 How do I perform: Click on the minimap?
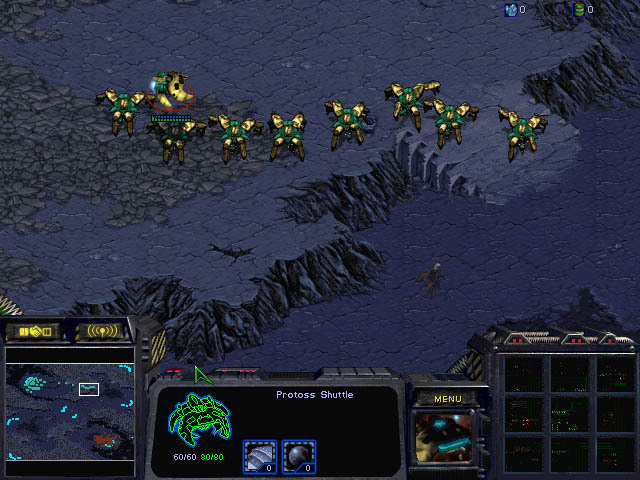(70, 410)
